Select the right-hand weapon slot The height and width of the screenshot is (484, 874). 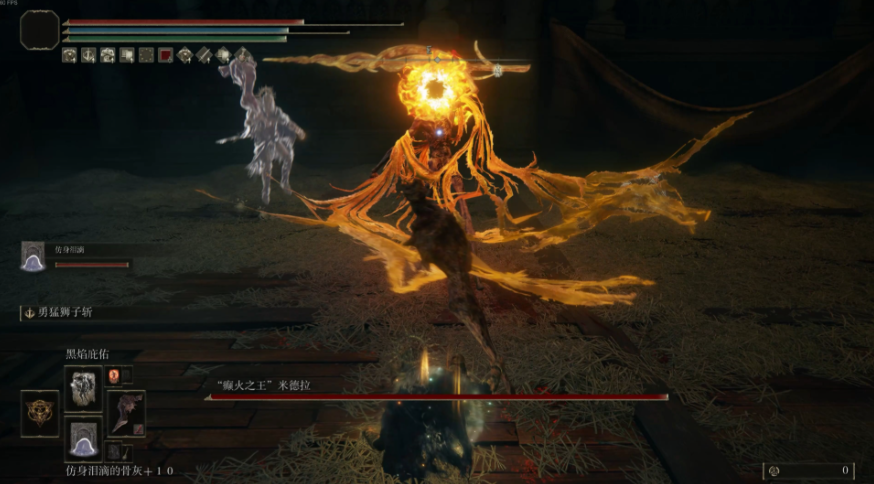pyautogui.click(x=126, y=412)
